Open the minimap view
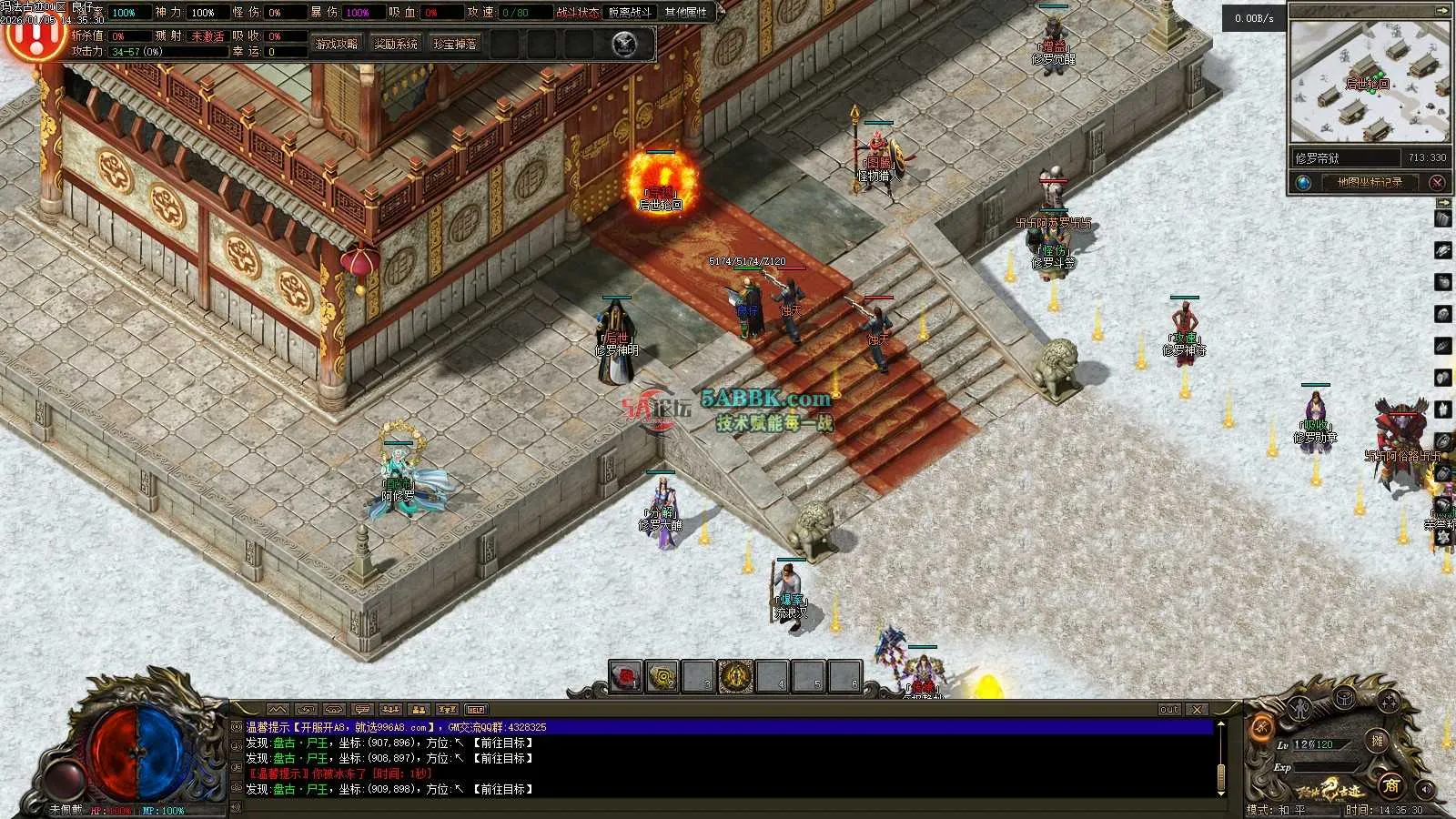The width and height of the screenshot is (1456, 819). coord(1369,82)
